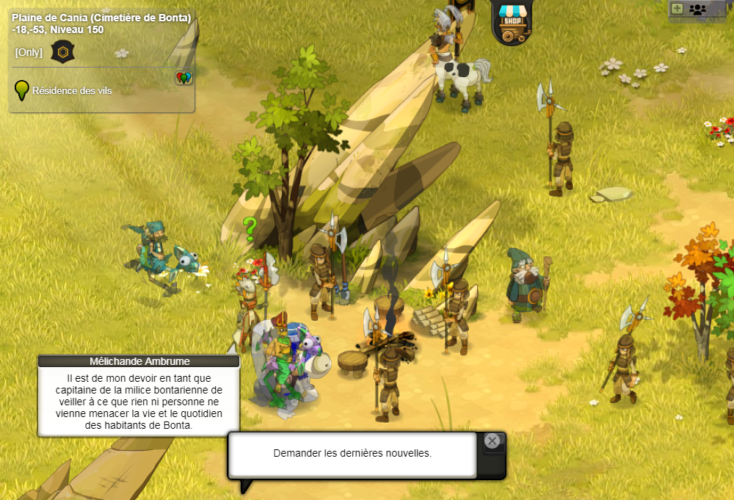The image size is (734, 500).
Task: Open the Shop
Action: [x=511, y=21]
